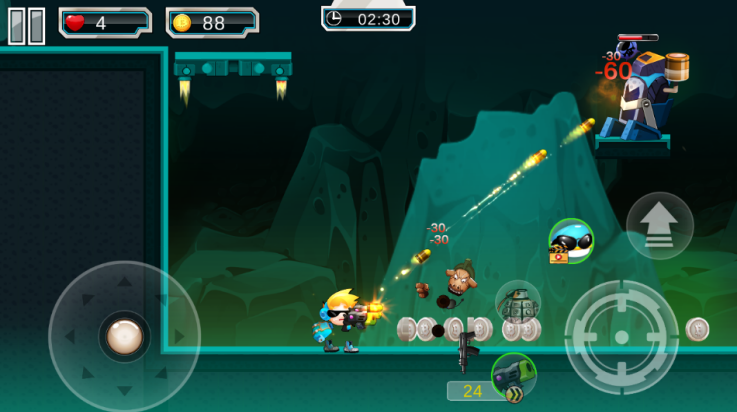Throw a grenade with the grenade button

tap(518, 302)
